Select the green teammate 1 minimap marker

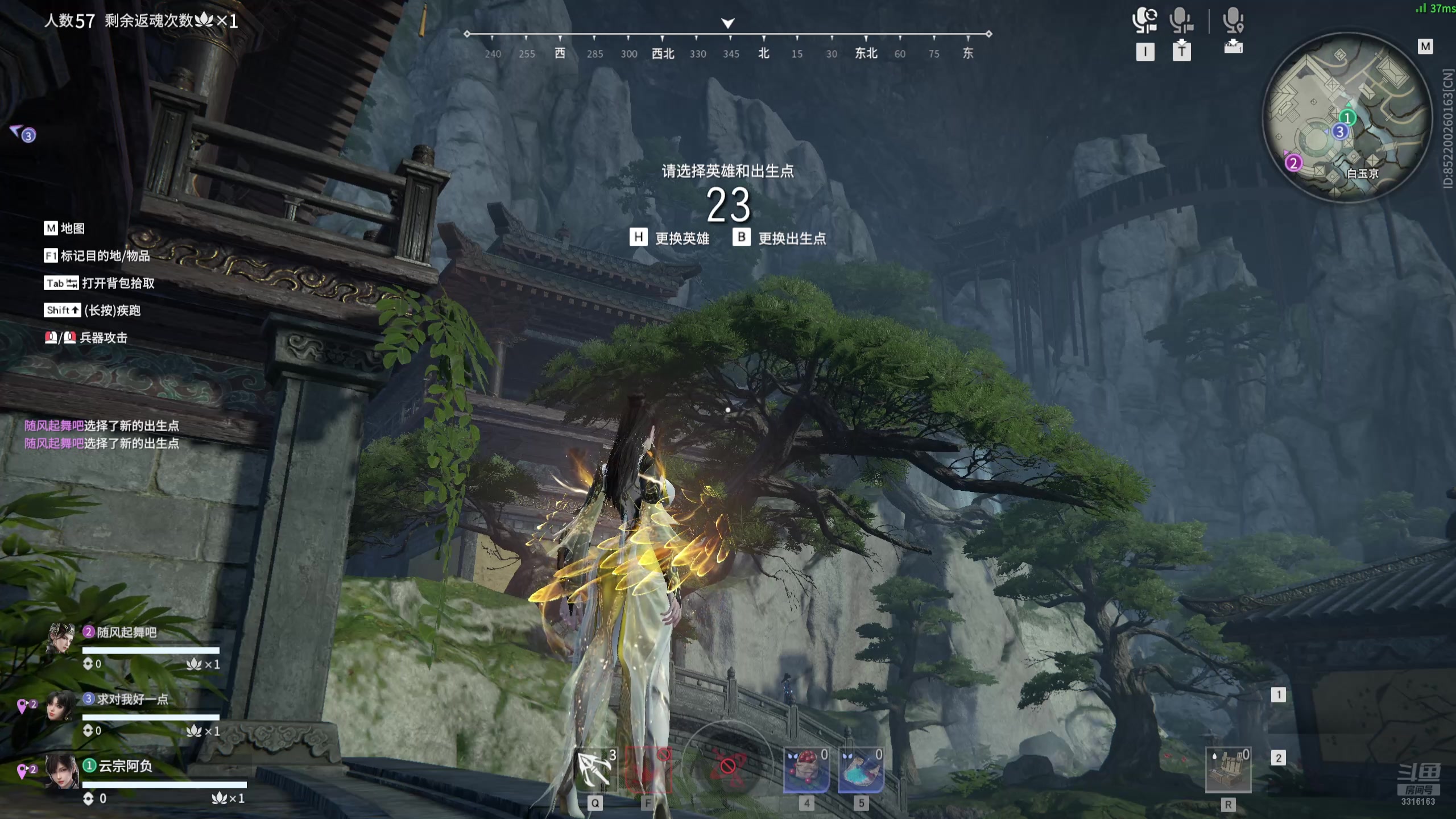(1347, 118)
